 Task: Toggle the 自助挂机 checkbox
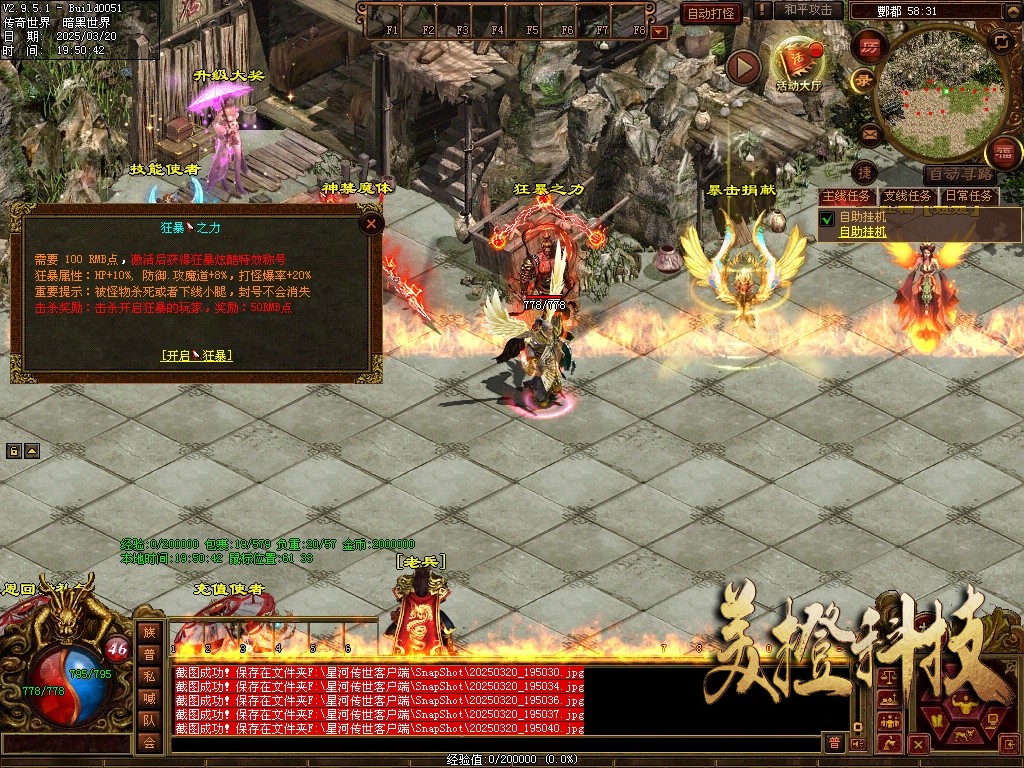(827, 219)
